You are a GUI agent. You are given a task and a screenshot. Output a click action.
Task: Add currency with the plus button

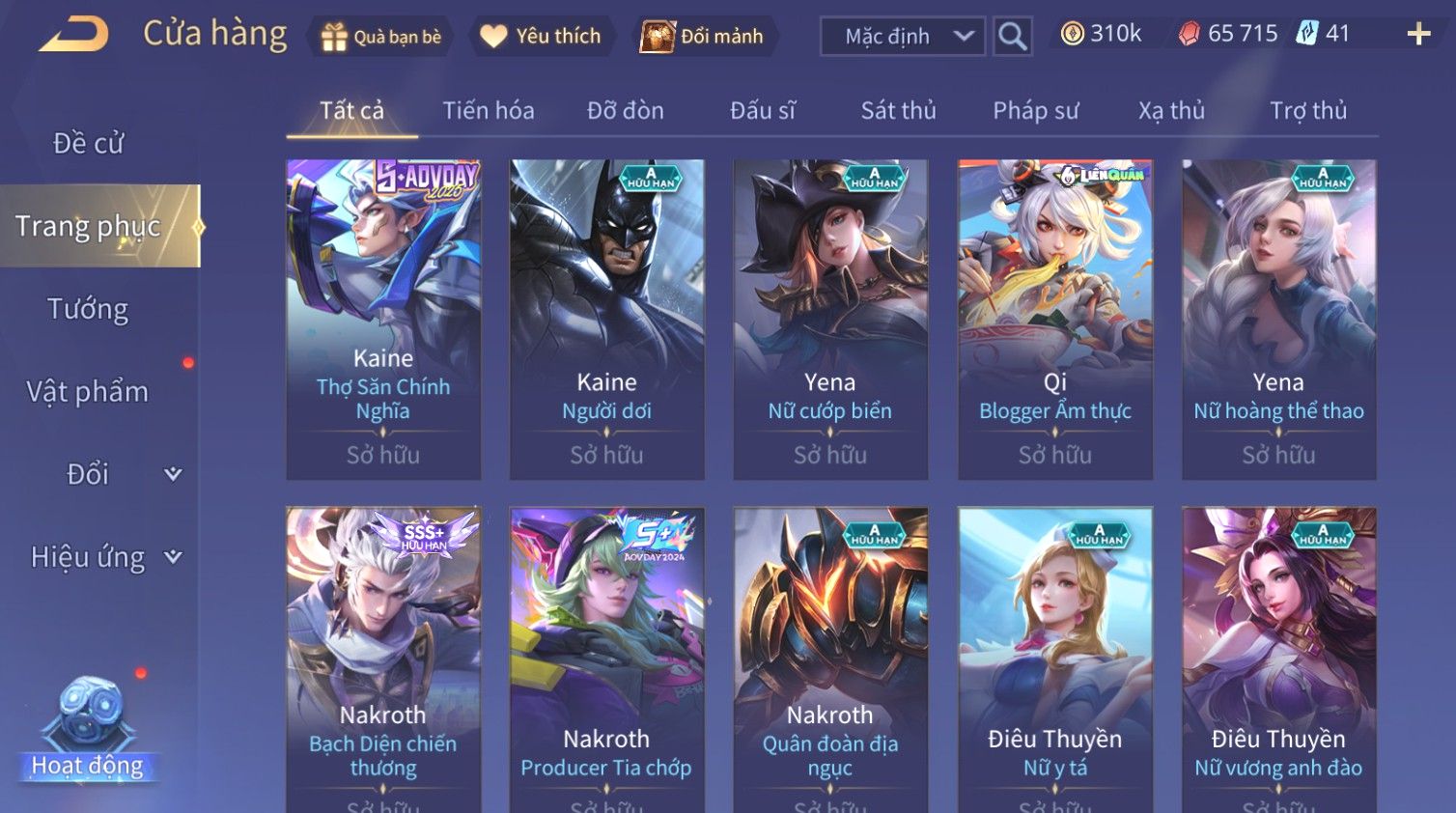1417,35
